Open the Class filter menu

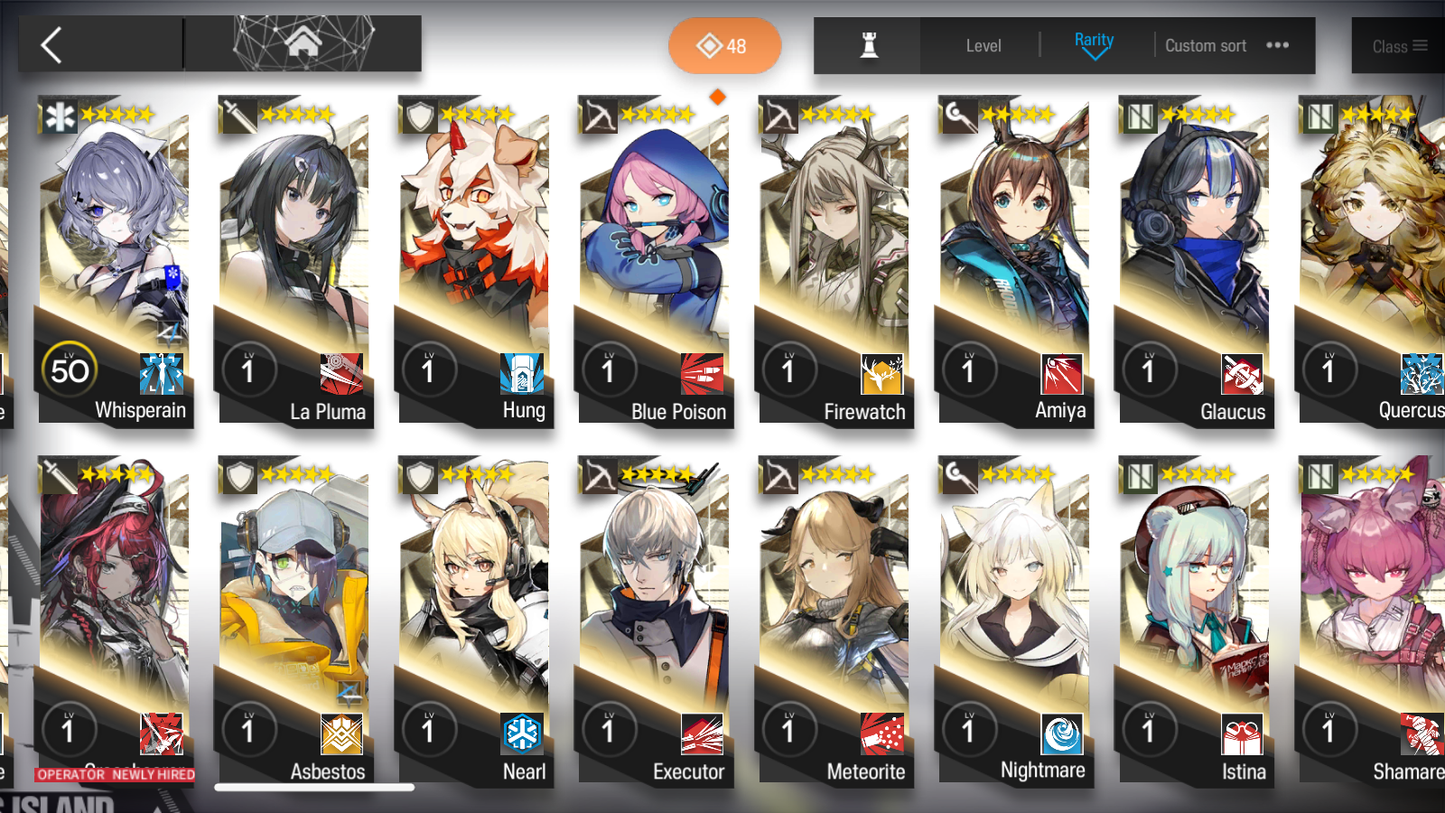click(1398, 46)
